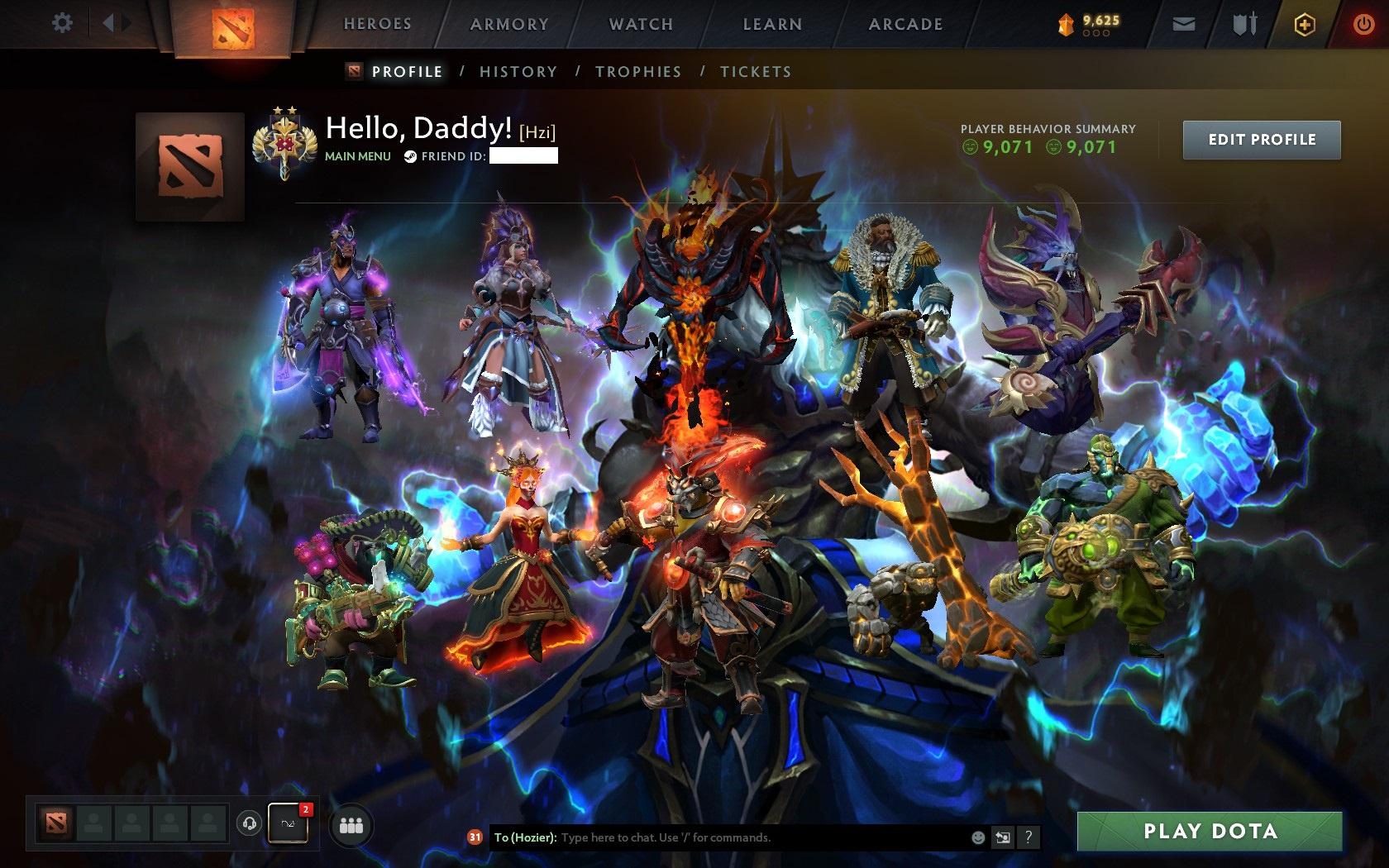Open the mail notifications envelope icon
The width and height of the screenshot is (1389, 868).
(1184, 24)
